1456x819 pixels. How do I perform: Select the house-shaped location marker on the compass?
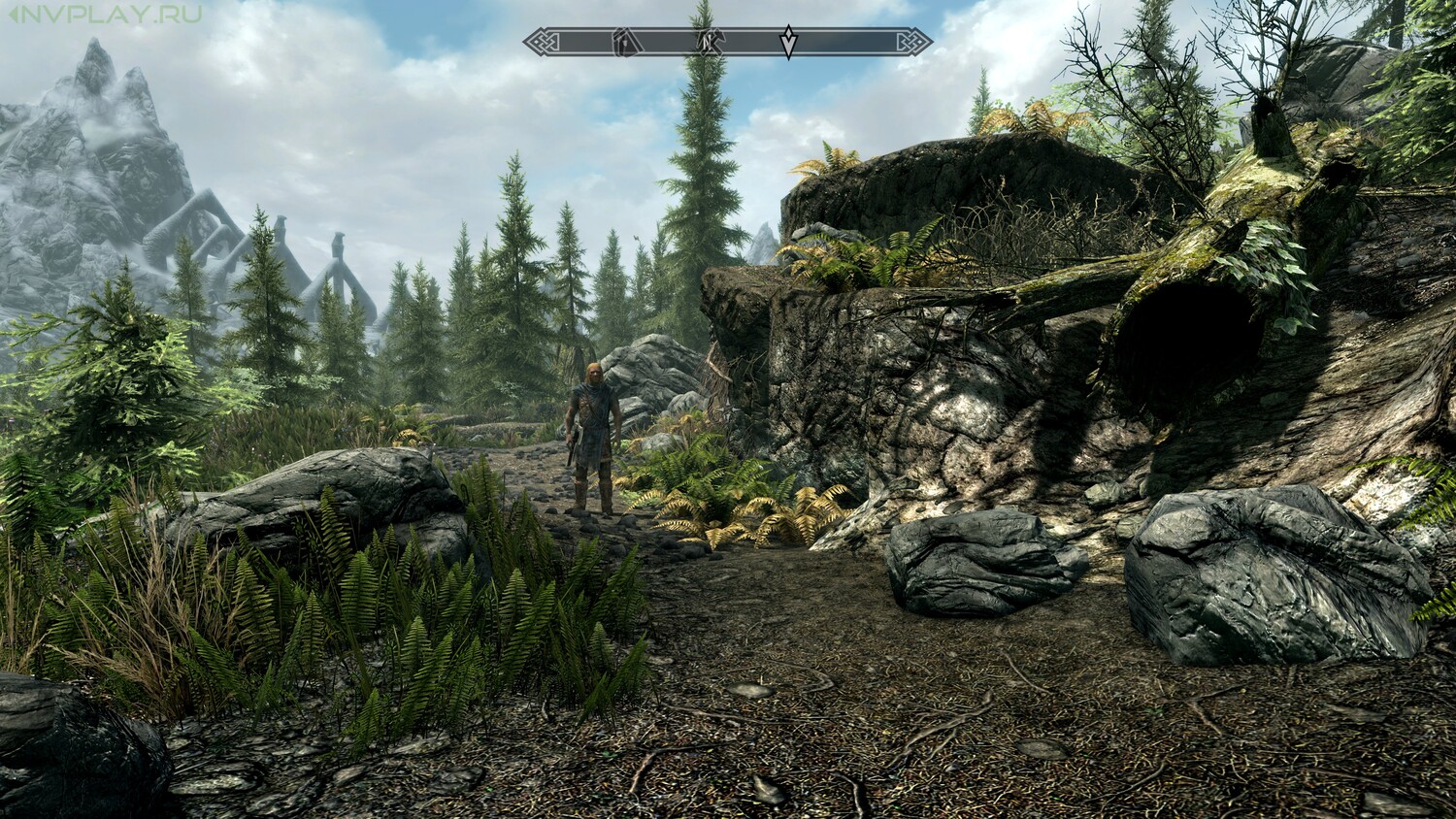click(x=624, y=42)
